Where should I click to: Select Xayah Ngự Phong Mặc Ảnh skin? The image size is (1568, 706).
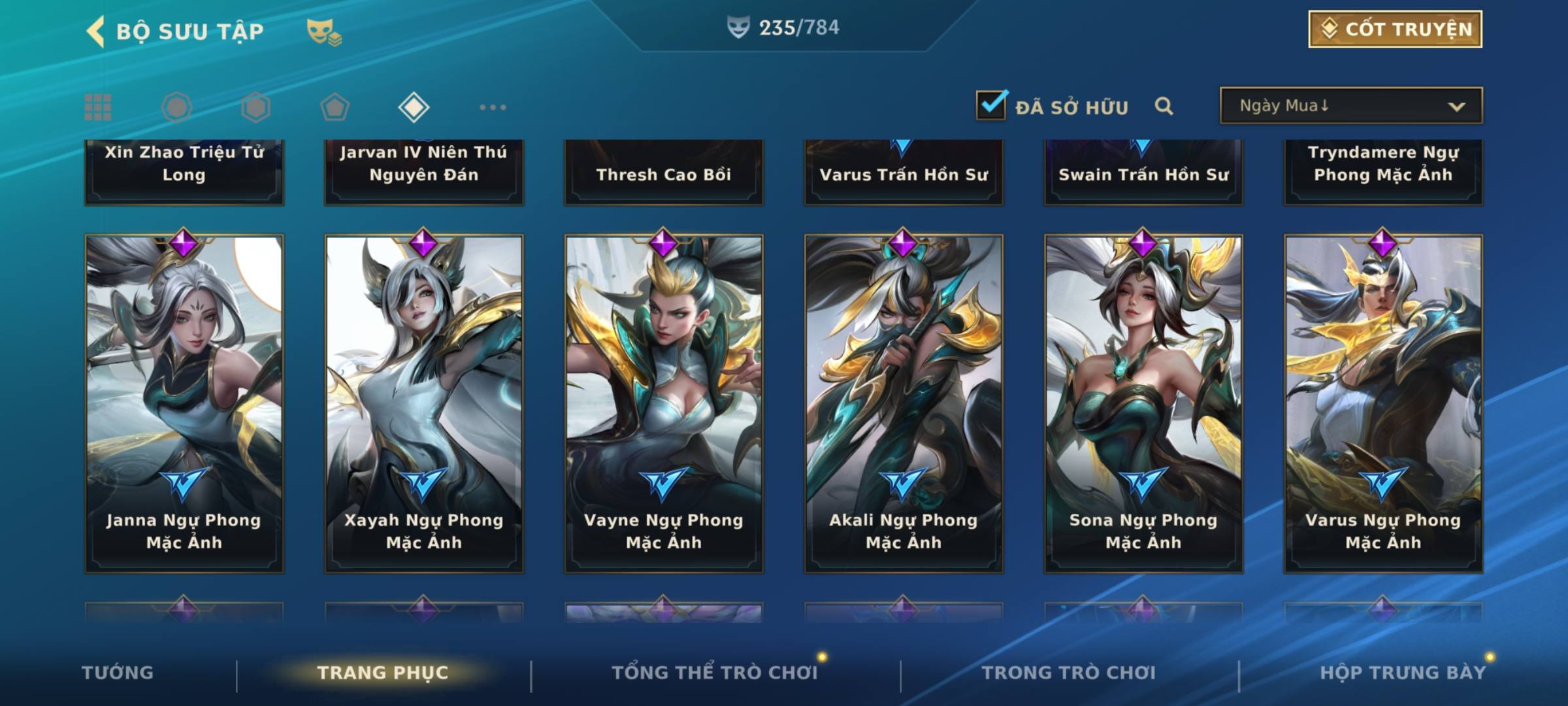point(424,403)
